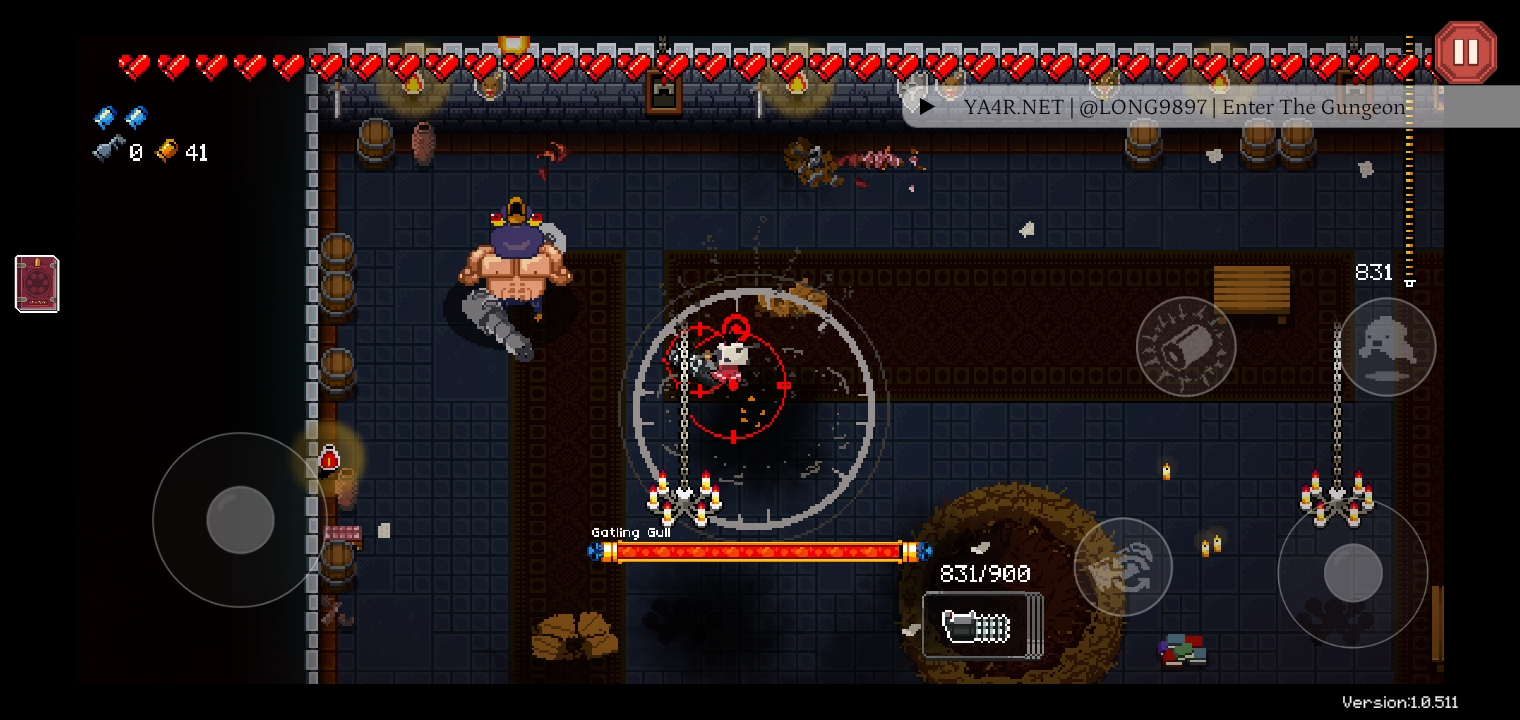Tap the right aim-and-fire joystick knob
1520x720 pixels.
(x=1353, y=573)
